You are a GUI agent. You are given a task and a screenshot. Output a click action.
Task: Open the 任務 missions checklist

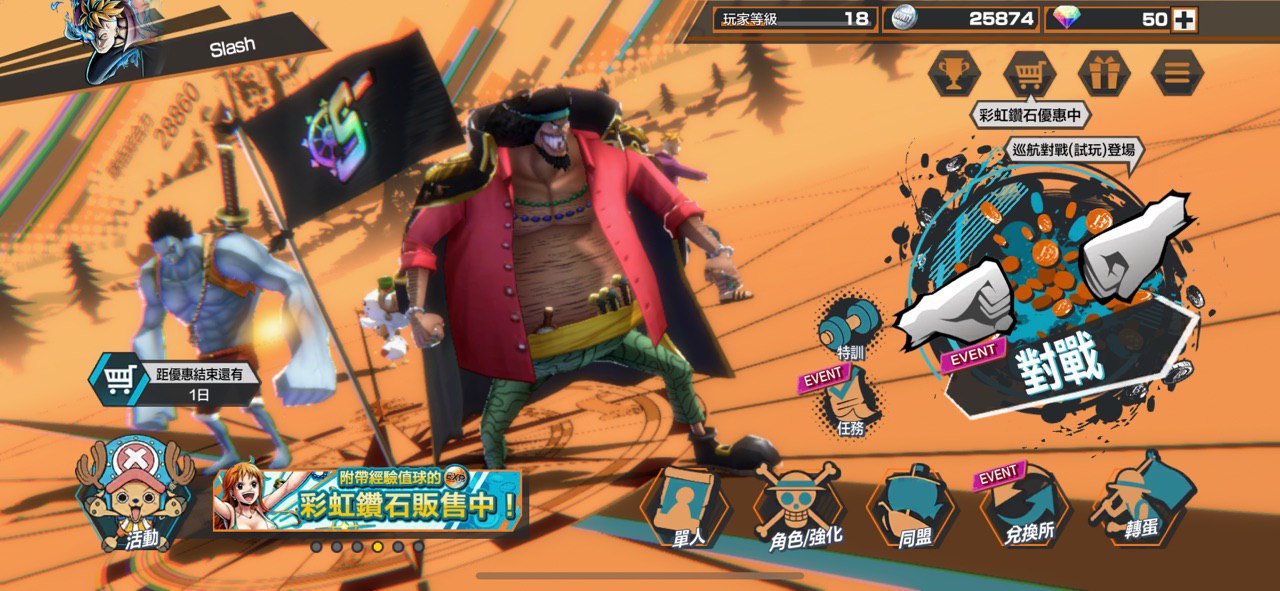click(x=849, y=405)
